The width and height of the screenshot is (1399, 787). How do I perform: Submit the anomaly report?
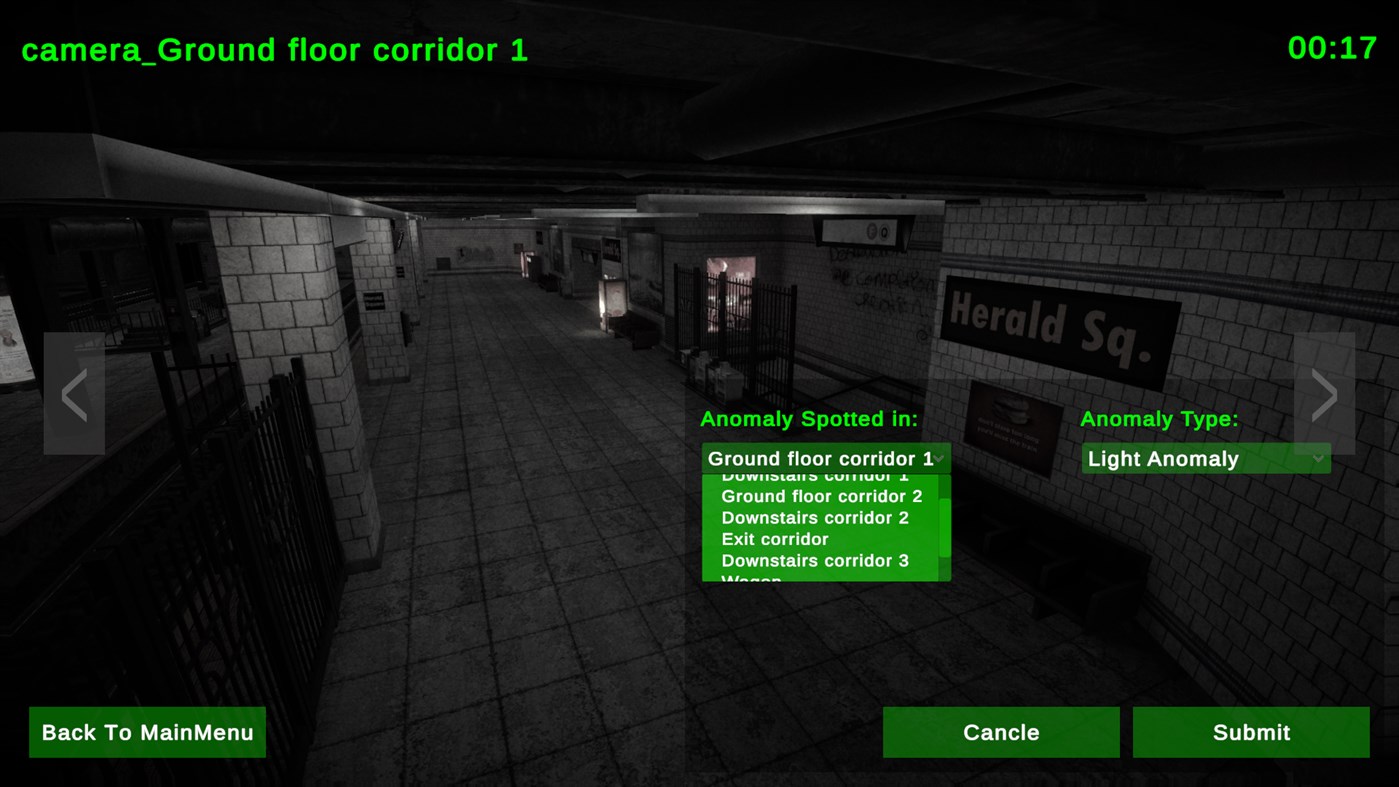pos(1250,731)
